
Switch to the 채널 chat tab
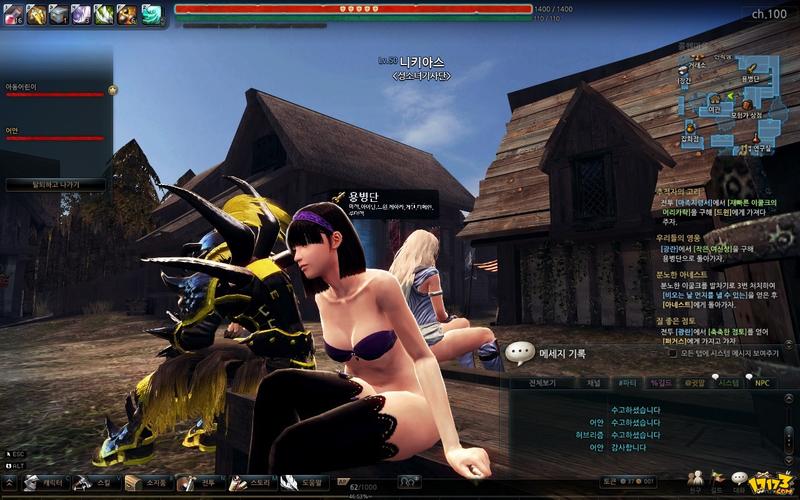pyautogui.click(x=593, y=382)
